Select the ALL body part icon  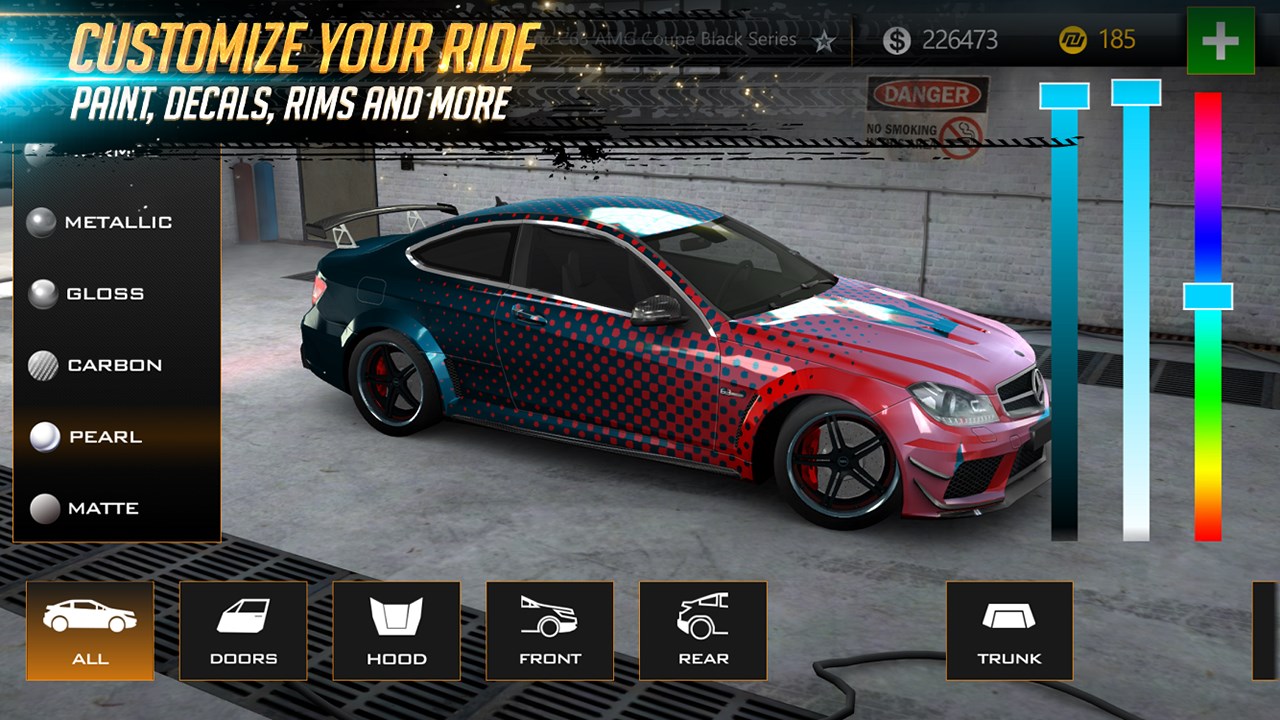[90, 630]
